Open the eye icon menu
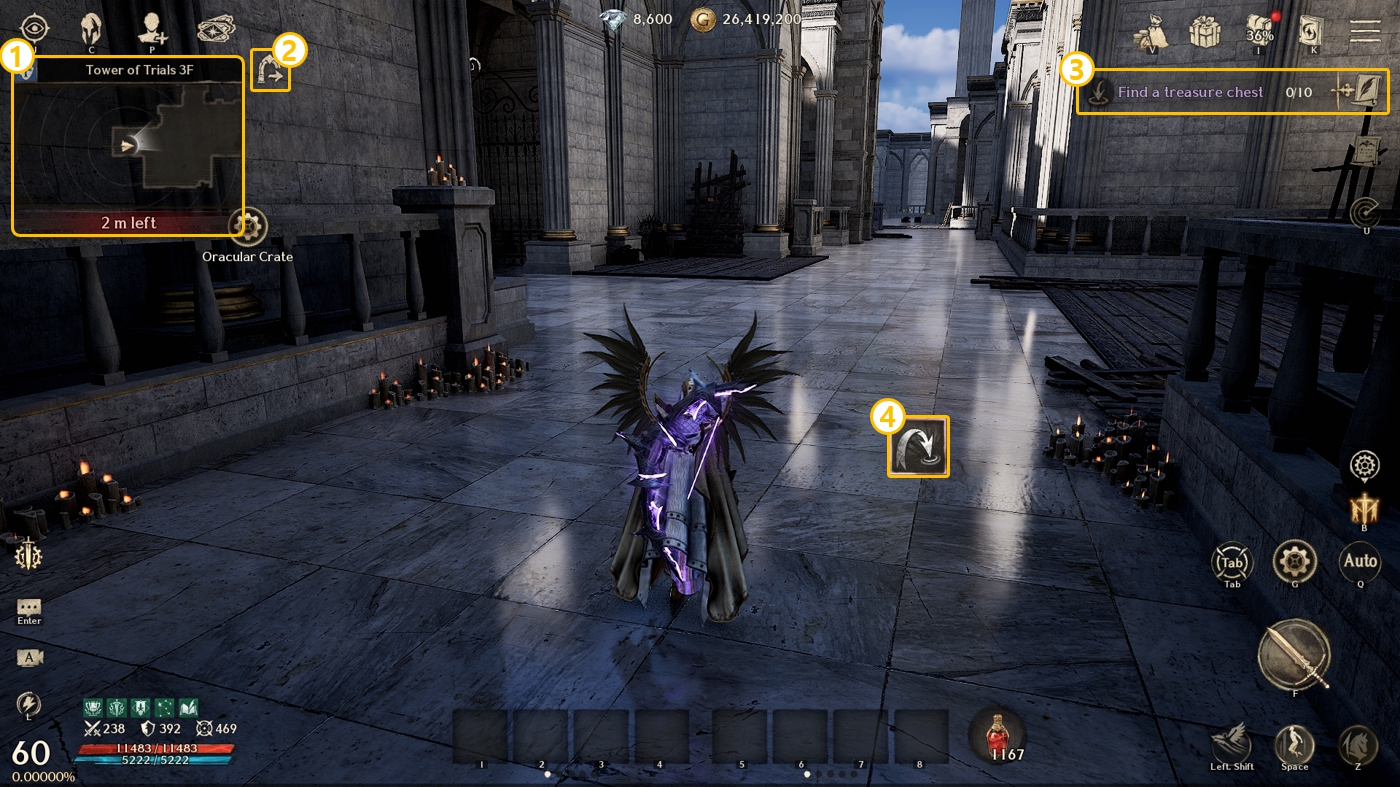Viewport: 1400px width, 787px height. tap(34, 27)
